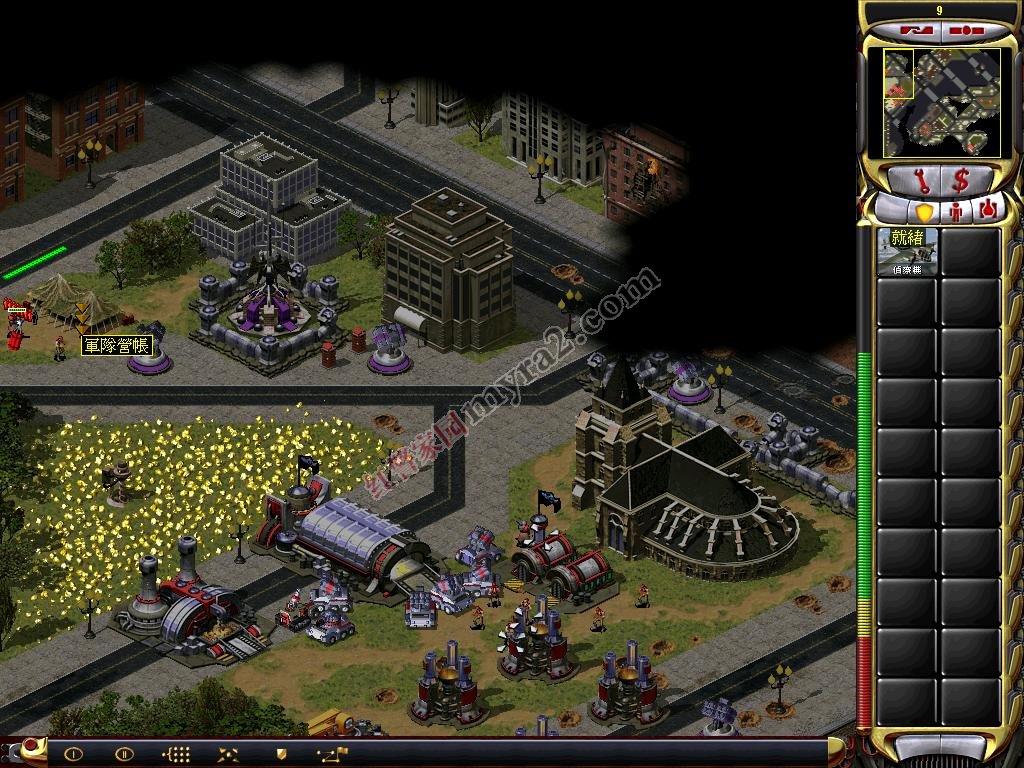Activate the guard shield command on the bottom bar

pos(281,754)
